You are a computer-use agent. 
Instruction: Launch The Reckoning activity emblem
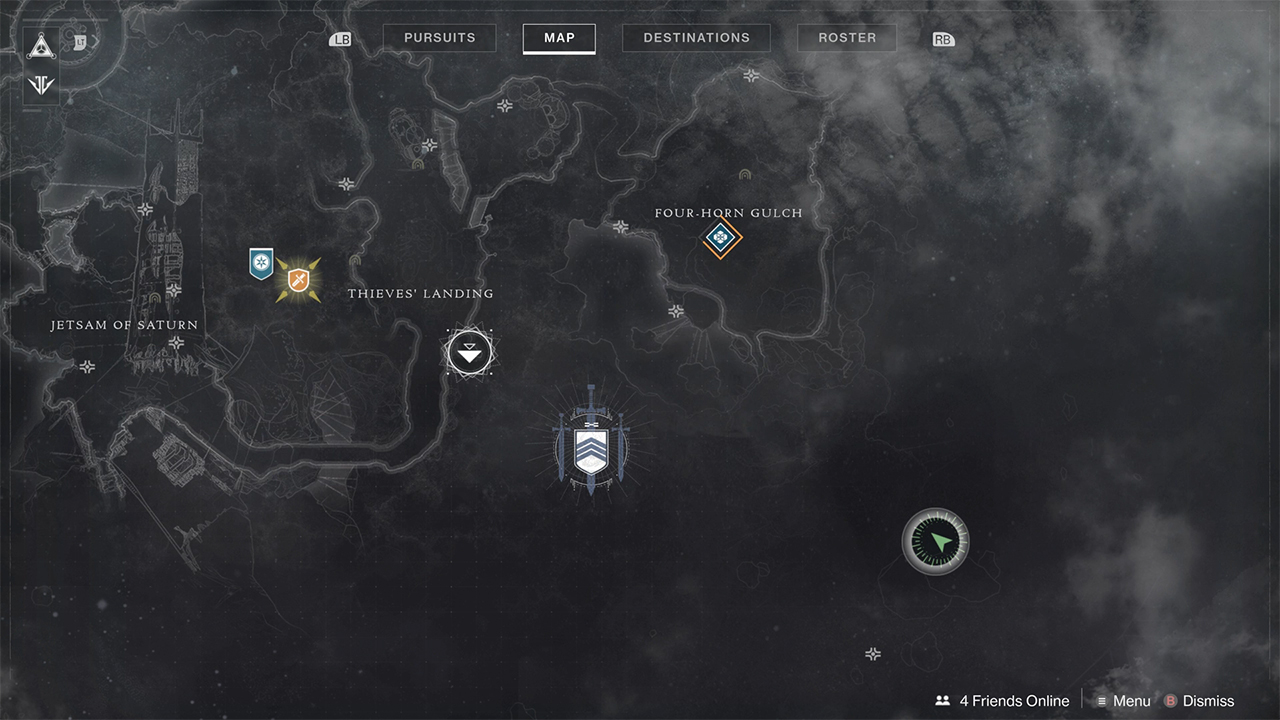[592, 445]
